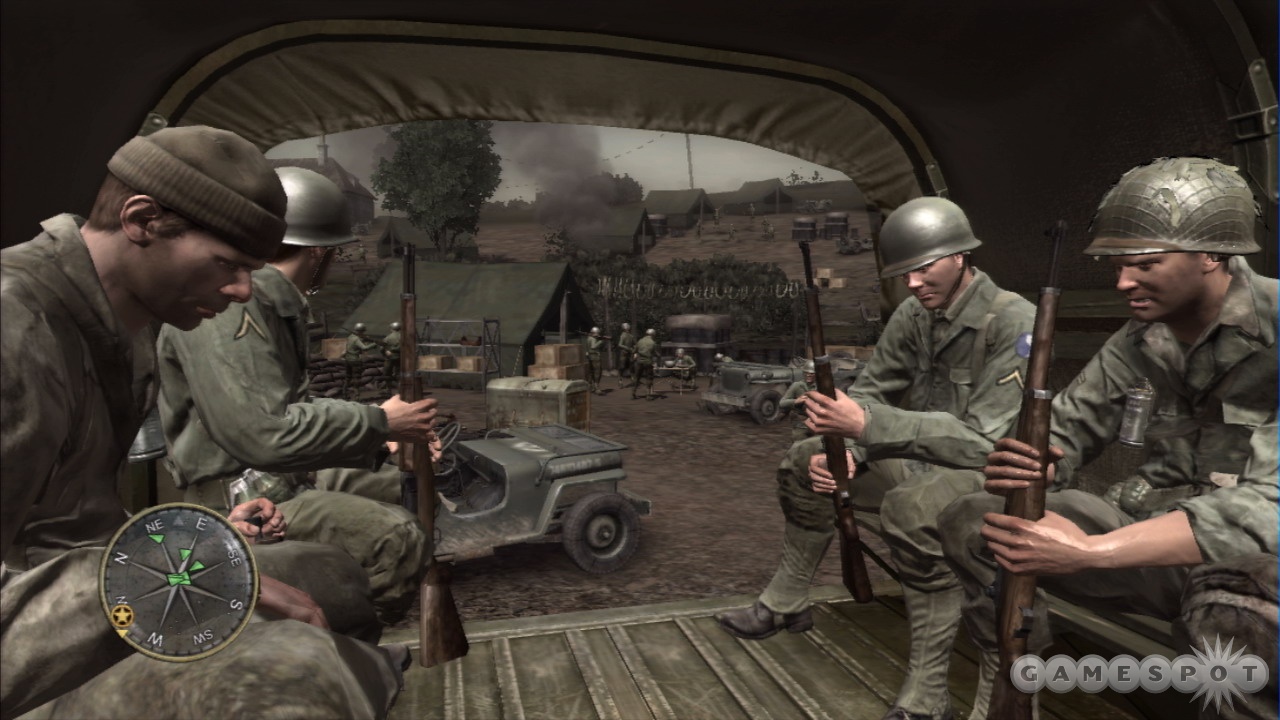Select the gold star objective marker on compass

(124, 614)
